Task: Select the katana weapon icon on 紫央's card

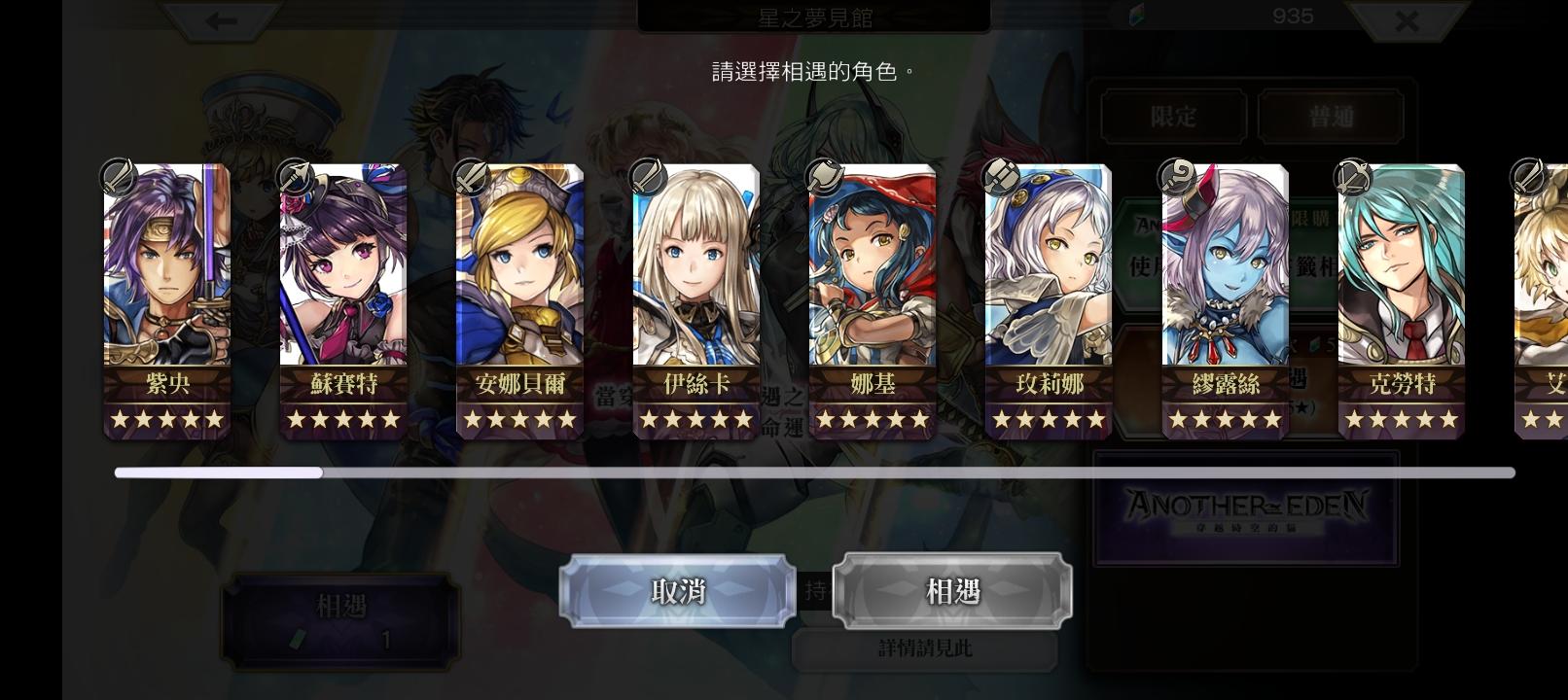Action: 120,176
